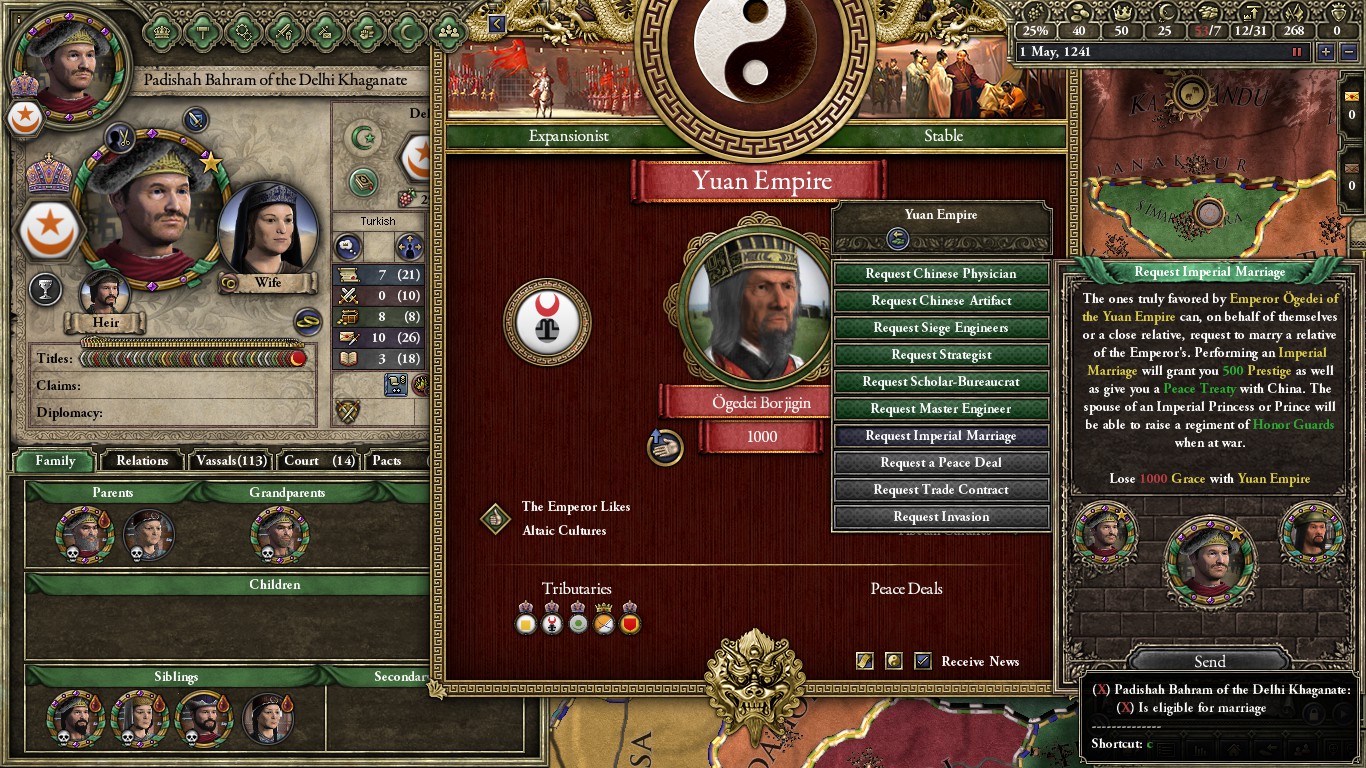Screen dimensions: 1366x768
Task: Choose Request a Peace Deal
Action: (x=941, y=463)
